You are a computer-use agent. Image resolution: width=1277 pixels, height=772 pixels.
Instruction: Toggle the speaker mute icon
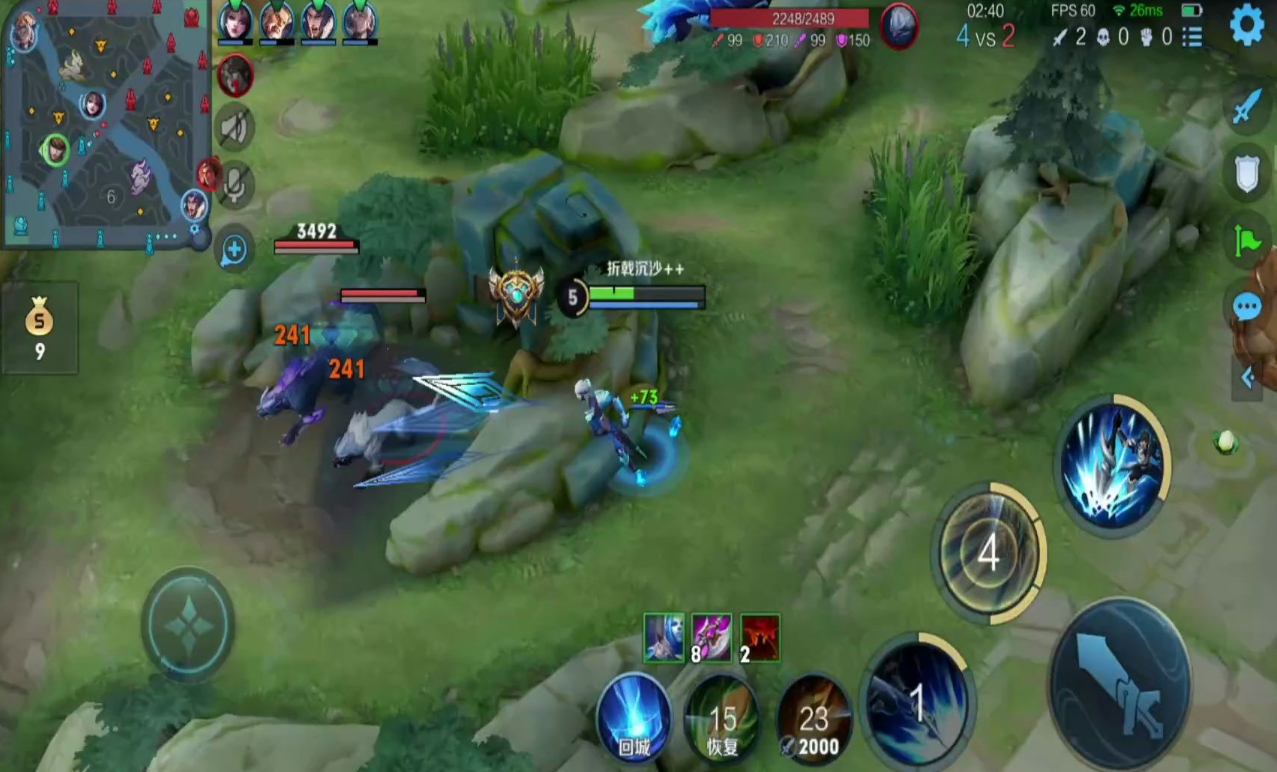coord(235,128)
